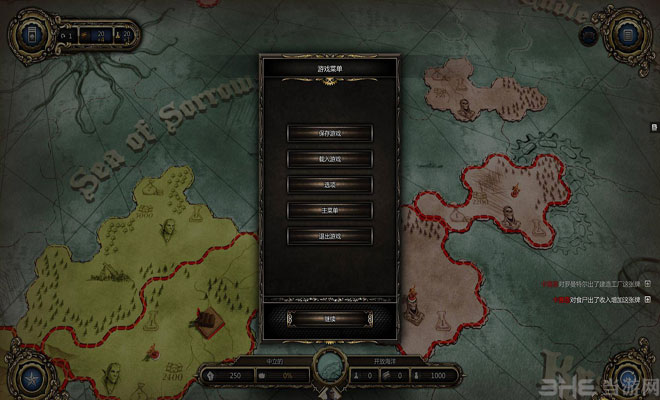The image size is (660, 400).
Task: Open 选项 (Options) from the game menu
Action: point(330,185)
